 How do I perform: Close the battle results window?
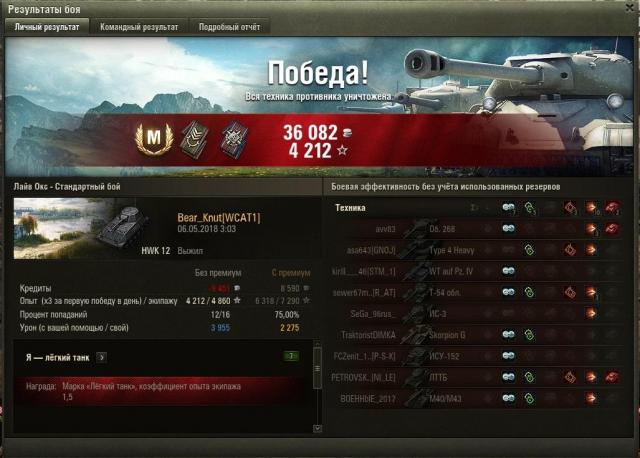point(627,9)
